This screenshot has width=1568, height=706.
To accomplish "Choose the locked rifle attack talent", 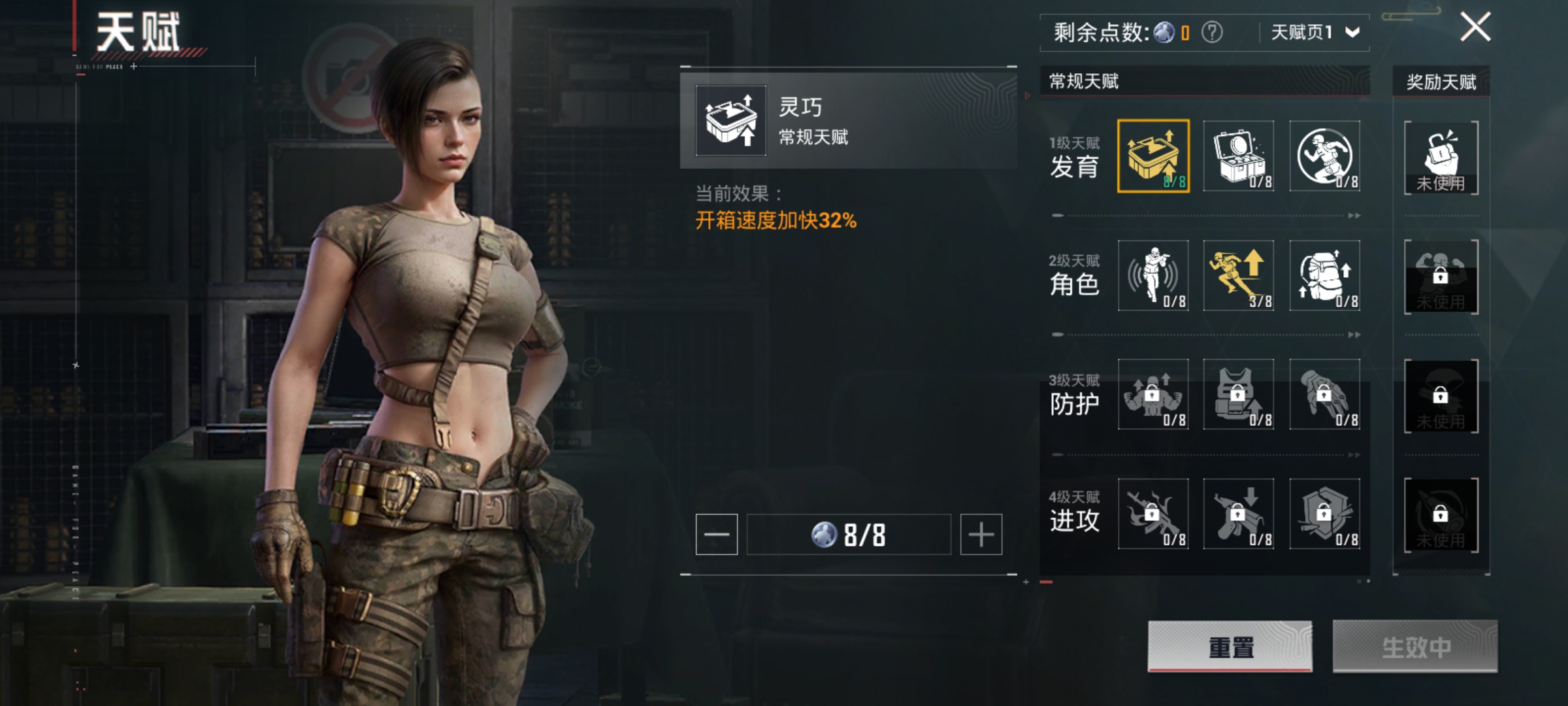I will 1153,514.
